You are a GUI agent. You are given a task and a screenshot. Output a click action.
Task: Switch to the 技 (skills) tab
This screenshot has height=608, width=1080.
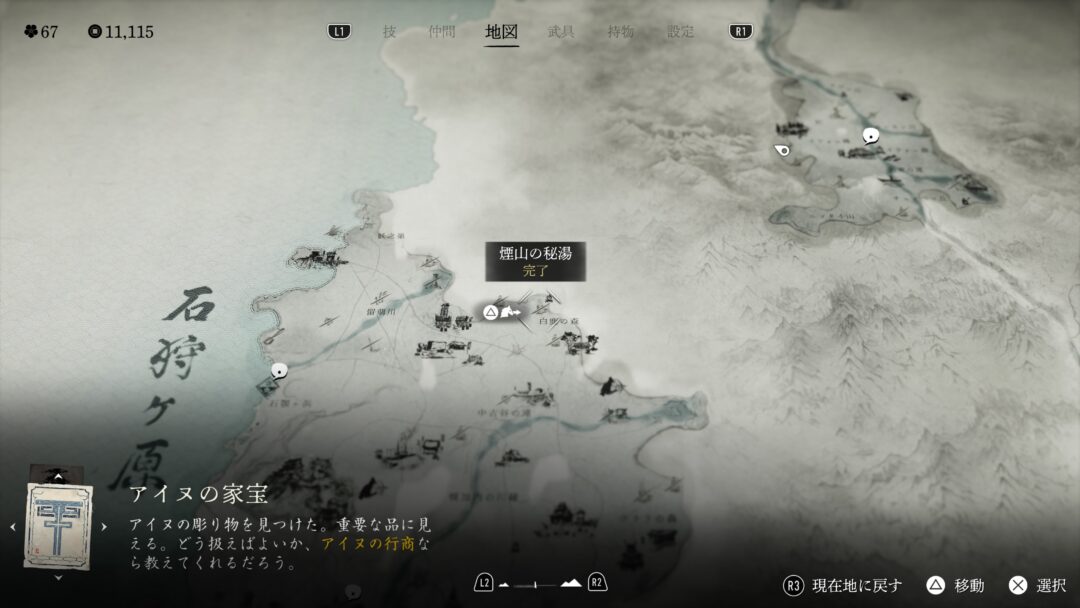click(x=389, y=31)
